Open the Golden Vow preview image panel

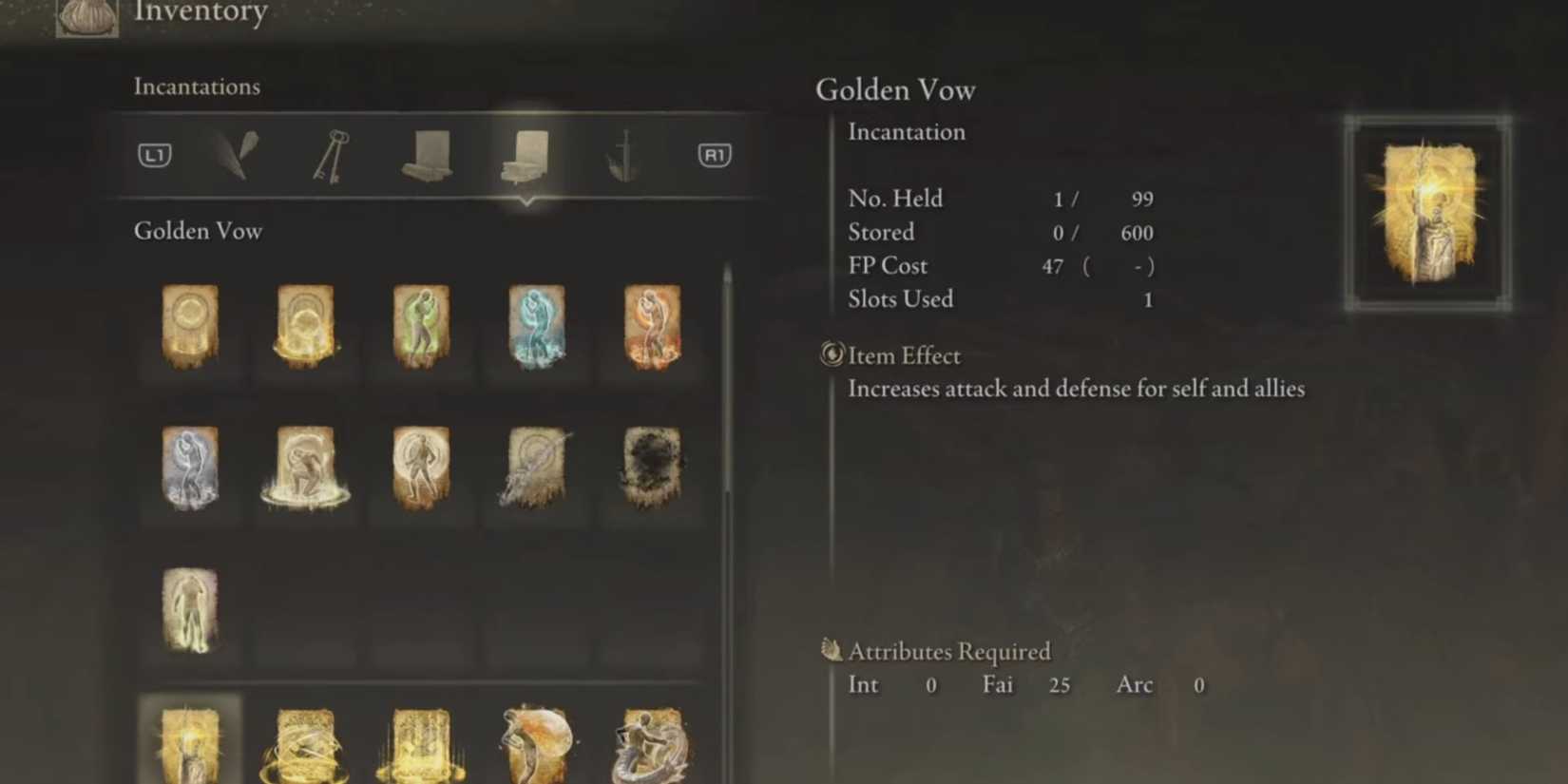tap(1428, 211)
